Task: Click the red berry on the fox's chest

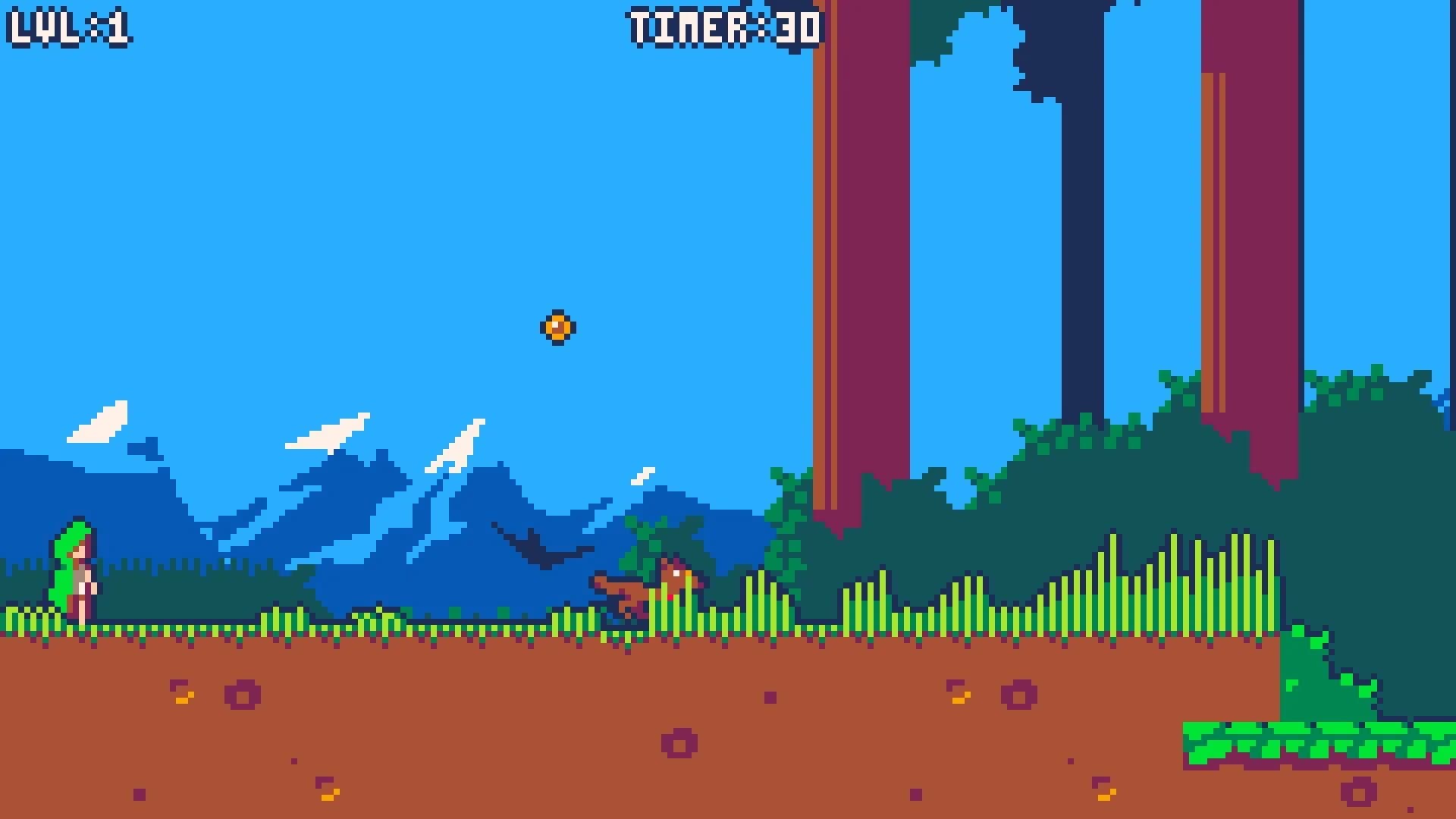Action: click(x=670, y=597)
